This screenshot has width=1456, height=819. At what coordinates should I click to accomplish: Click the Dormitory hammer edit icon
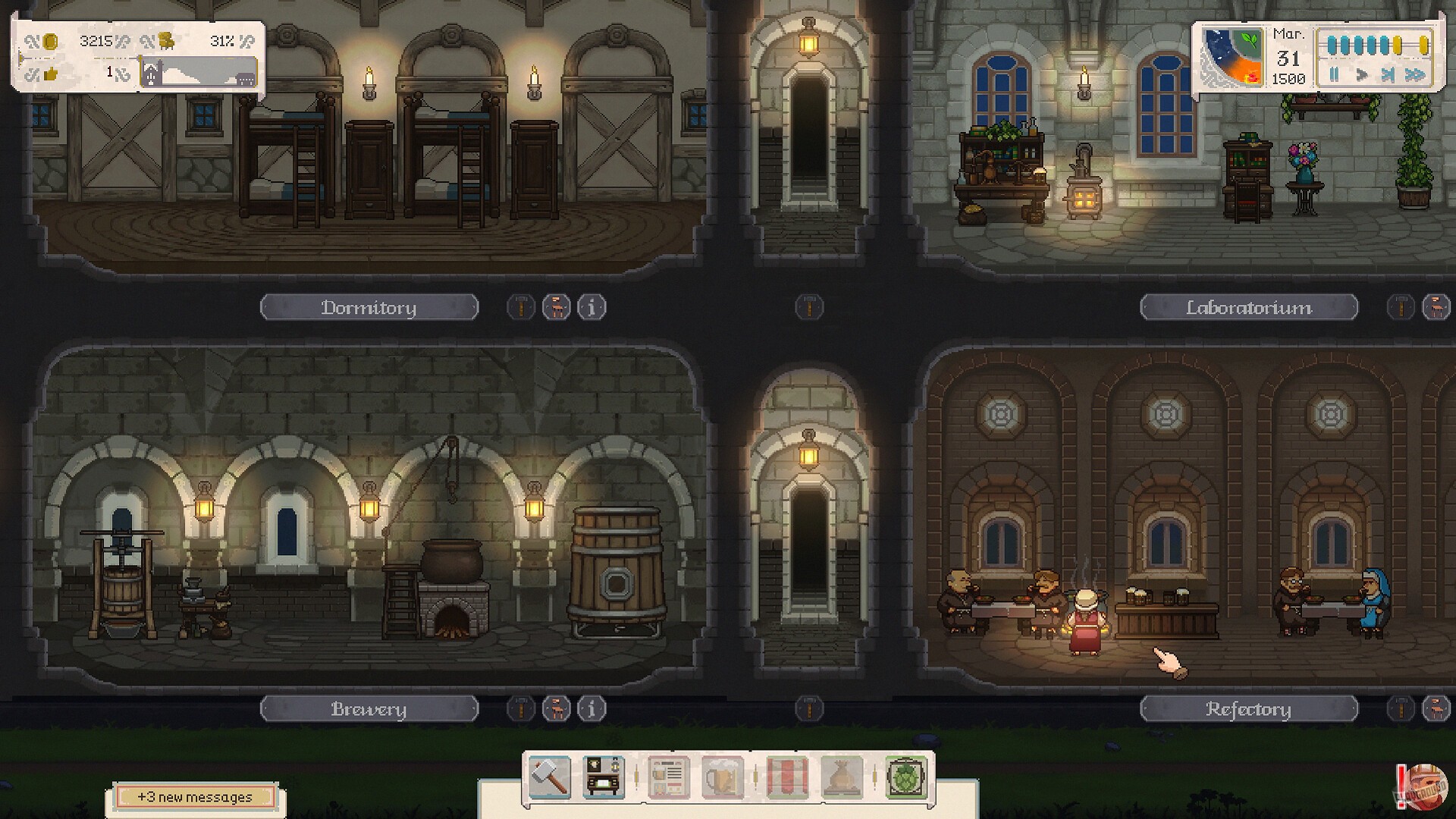[x=520, y=307]
